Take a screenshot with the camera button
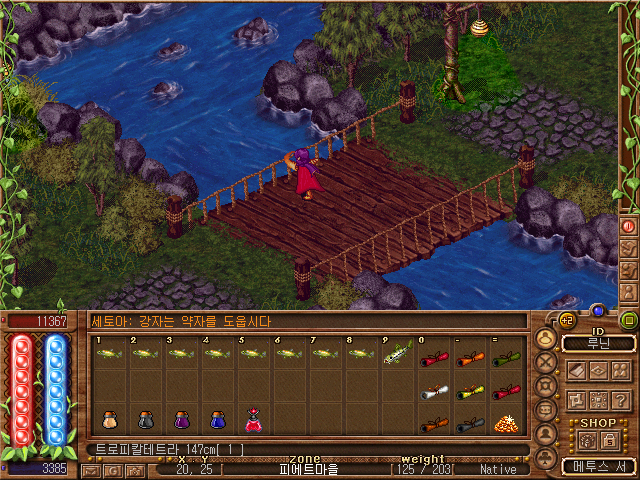Screen dimensions: 640x480 (134, 469)
